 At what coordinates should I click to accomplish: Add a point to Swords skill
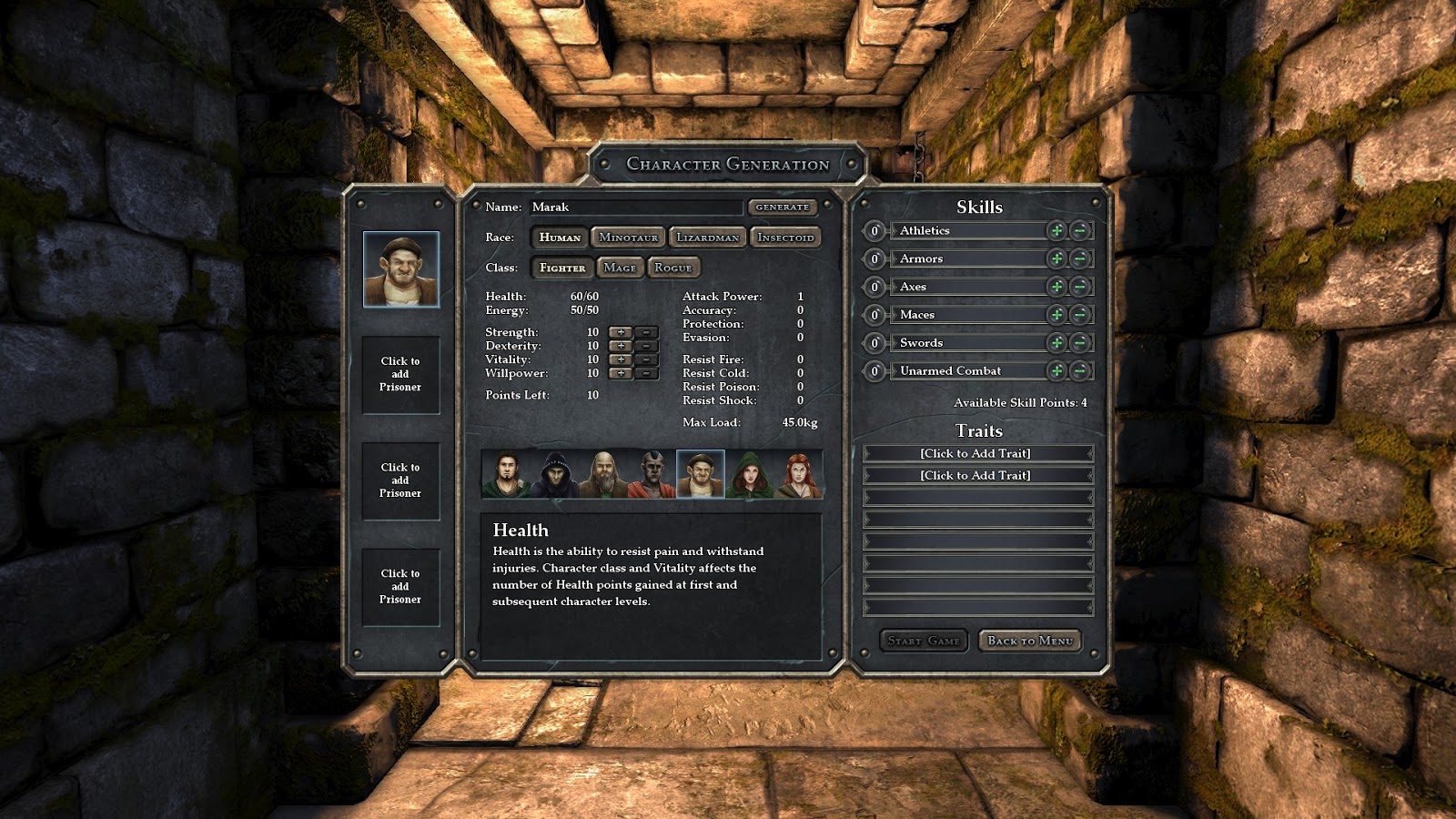(1056, 343)
